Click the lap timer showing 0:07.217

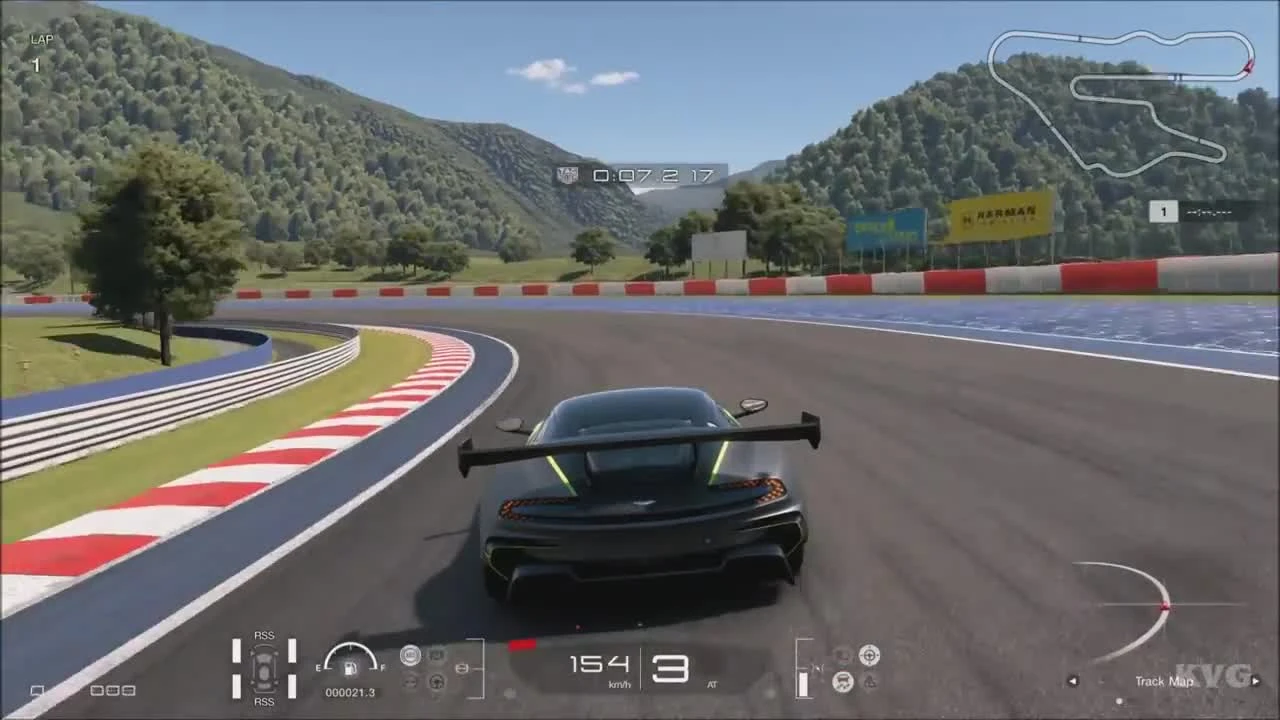point(650,176)
